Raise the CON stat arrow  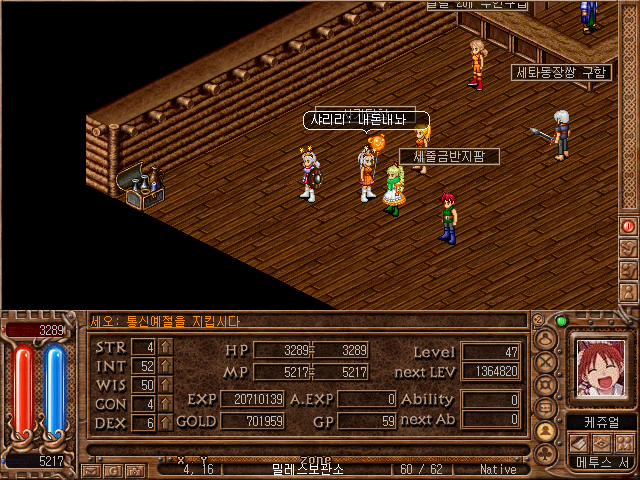tap(166, 404)
